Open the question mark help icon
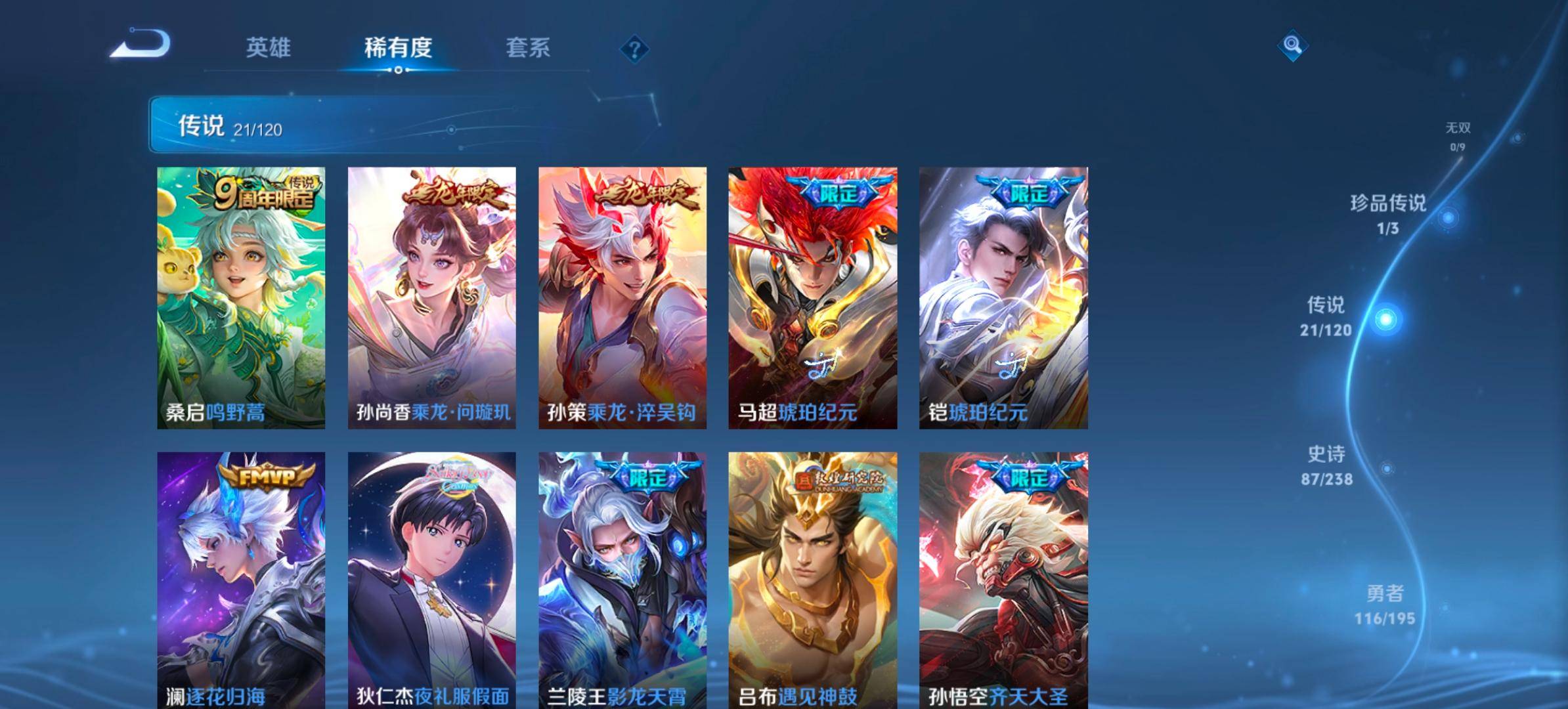This screenshot has width=1568, height=709. tap(634, 50)
